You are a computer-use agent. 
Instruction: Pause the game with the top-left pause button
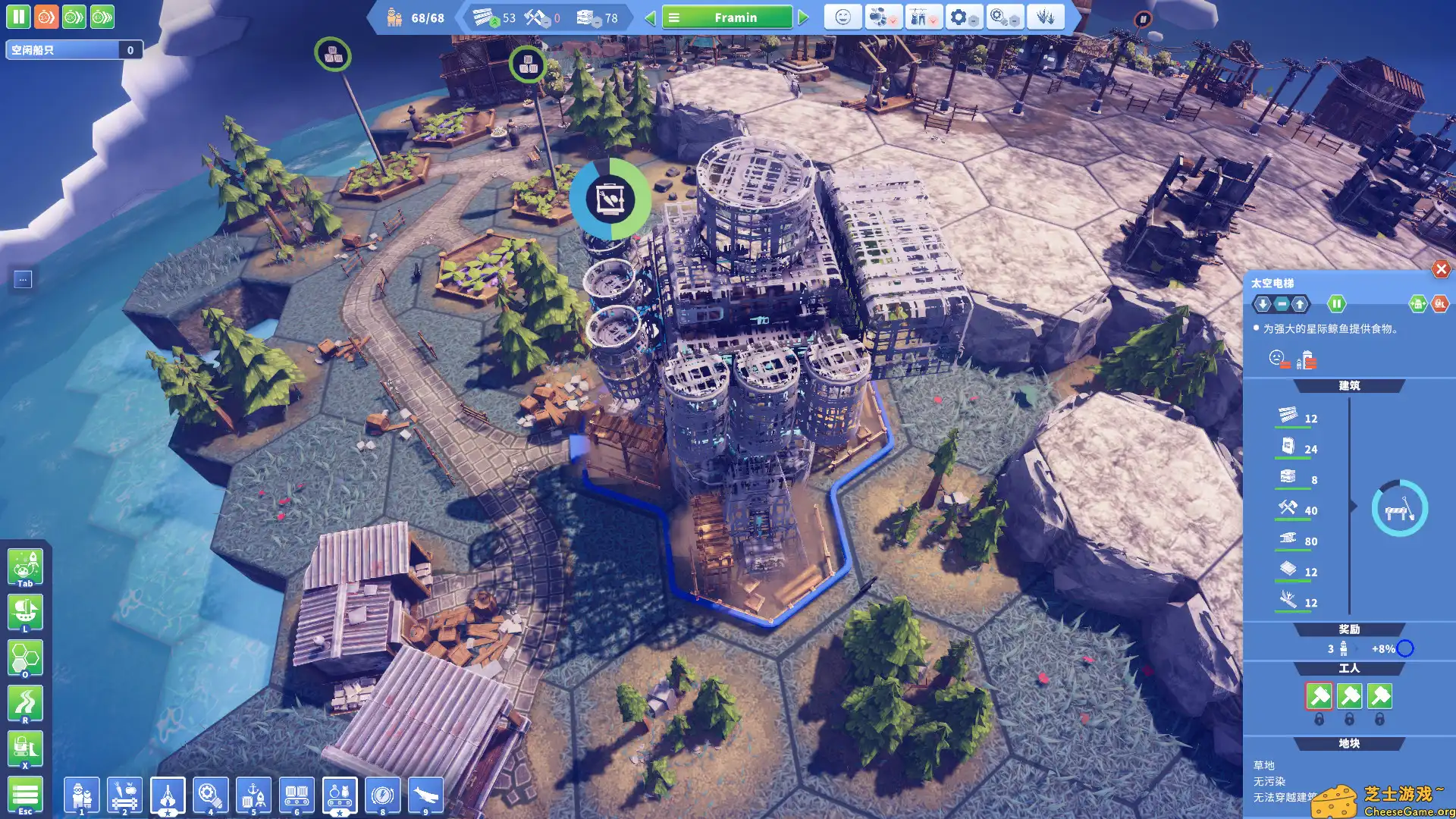(x=18, y=17)
